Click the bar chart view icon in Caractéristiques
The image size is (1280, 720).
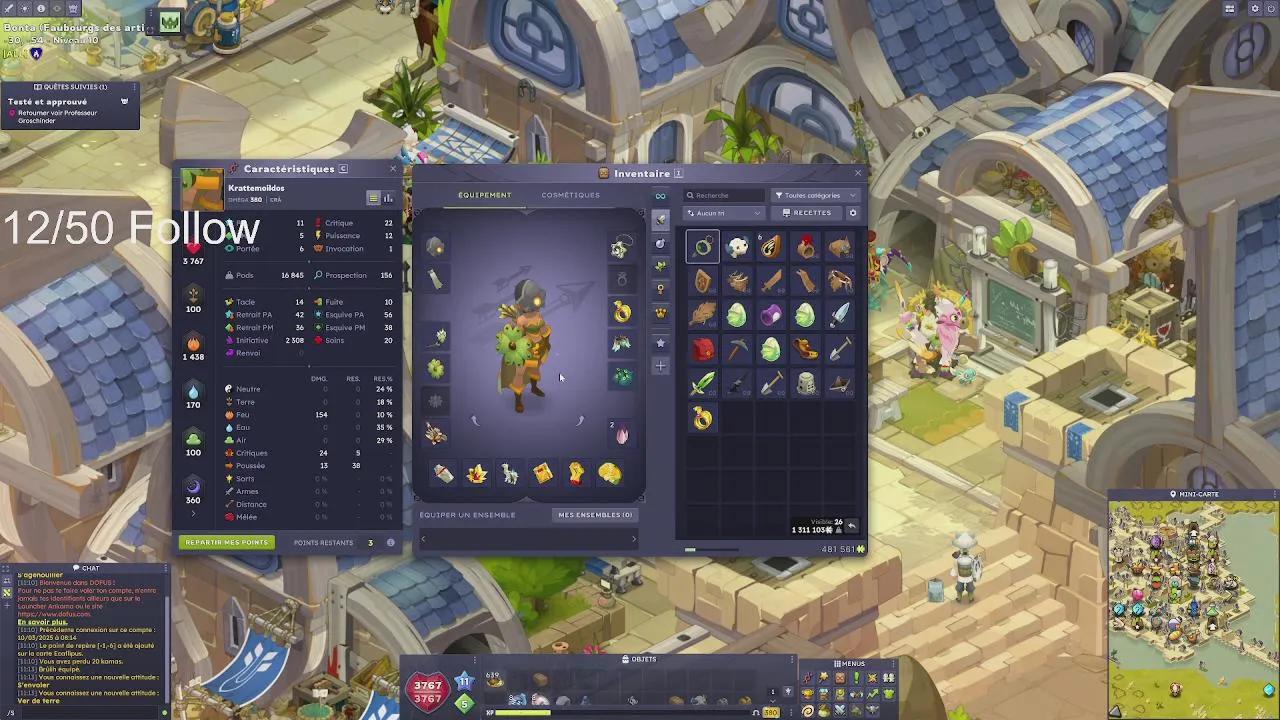pos(388,198)
